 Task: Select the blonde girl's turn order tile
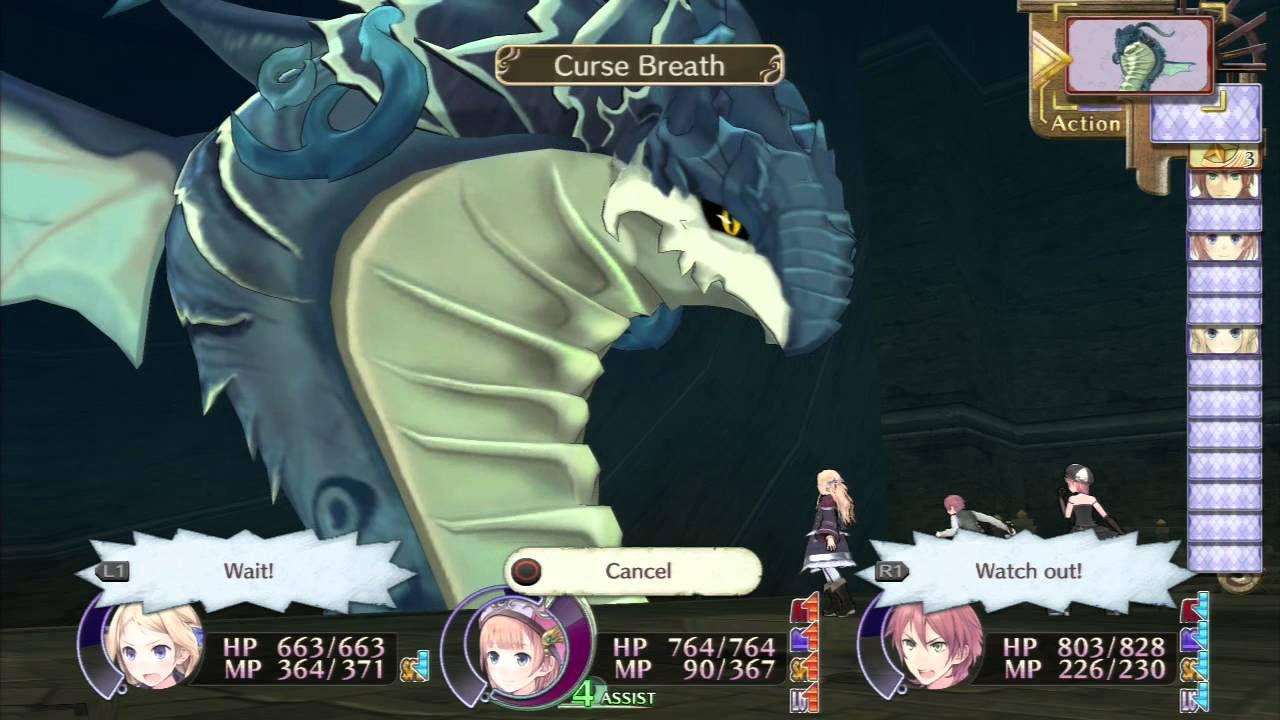1223,338
